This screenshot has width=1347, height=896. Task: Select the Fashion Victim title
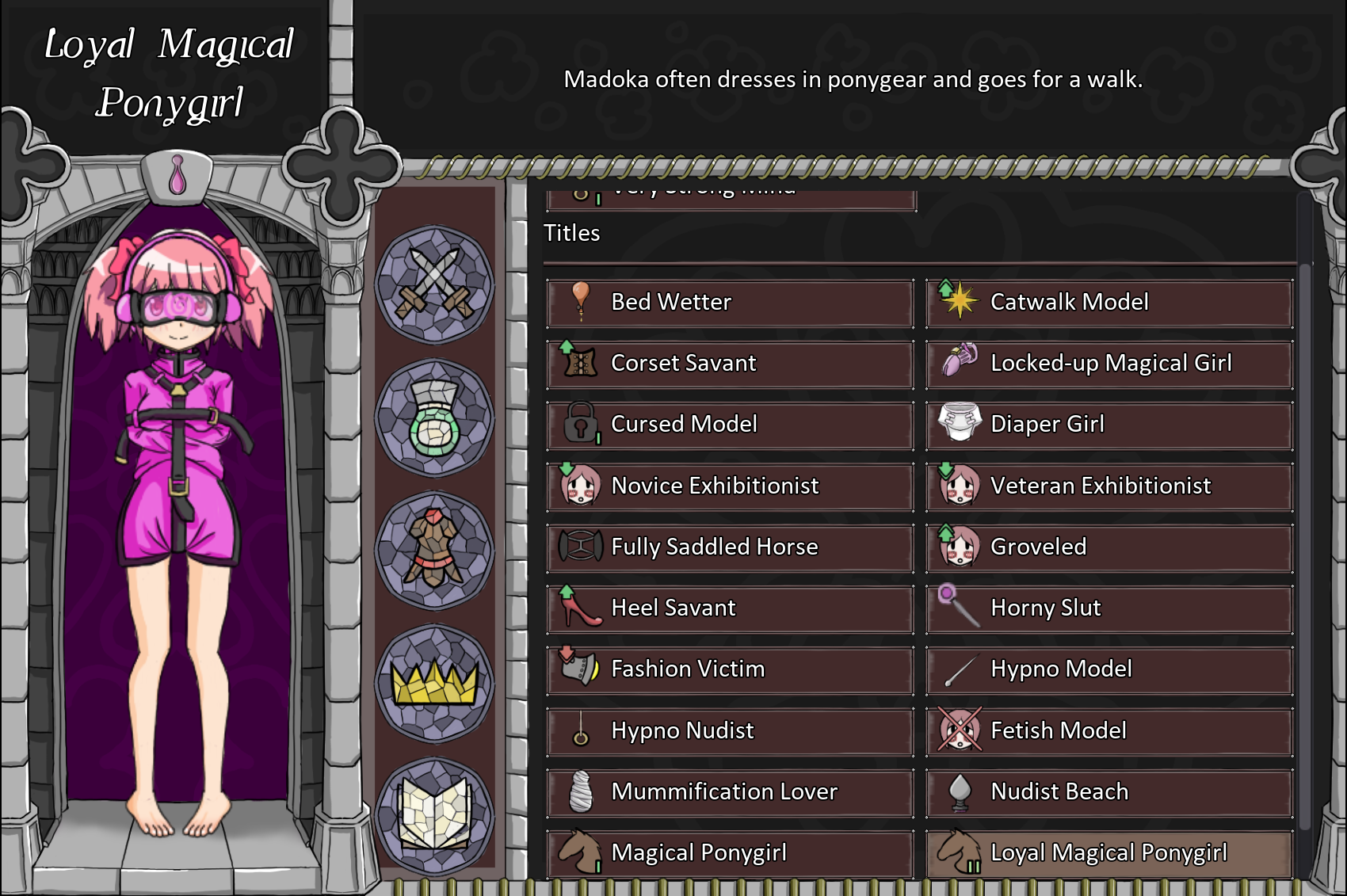click(730, 669)
